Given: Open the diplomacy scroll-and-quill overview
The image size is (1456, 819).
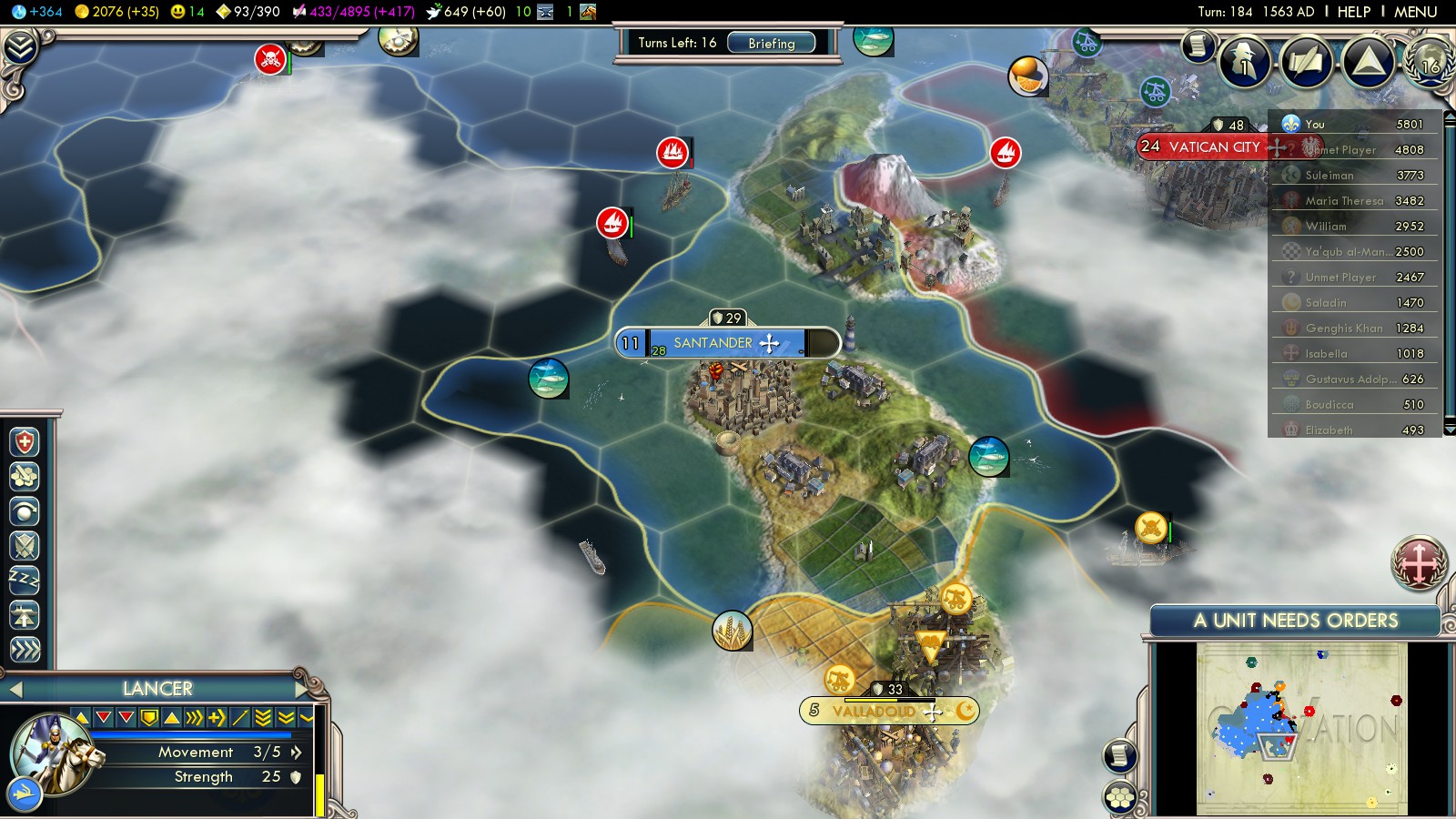Looking at the screenshot, I should point(1307,61).
